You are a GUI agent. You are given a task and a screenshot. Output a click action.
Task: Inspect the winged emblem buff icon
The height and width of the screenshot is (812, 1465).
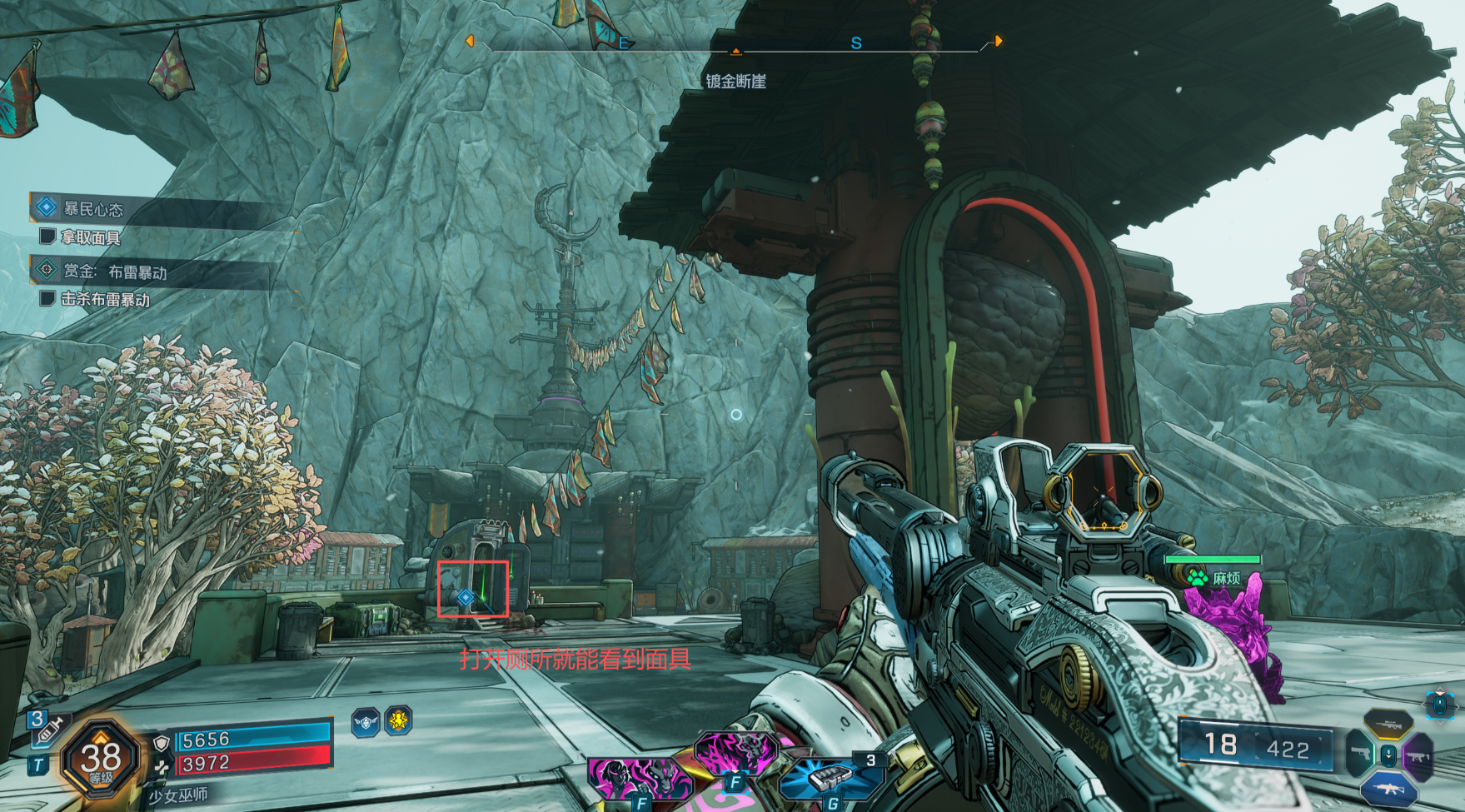(366, 721)
